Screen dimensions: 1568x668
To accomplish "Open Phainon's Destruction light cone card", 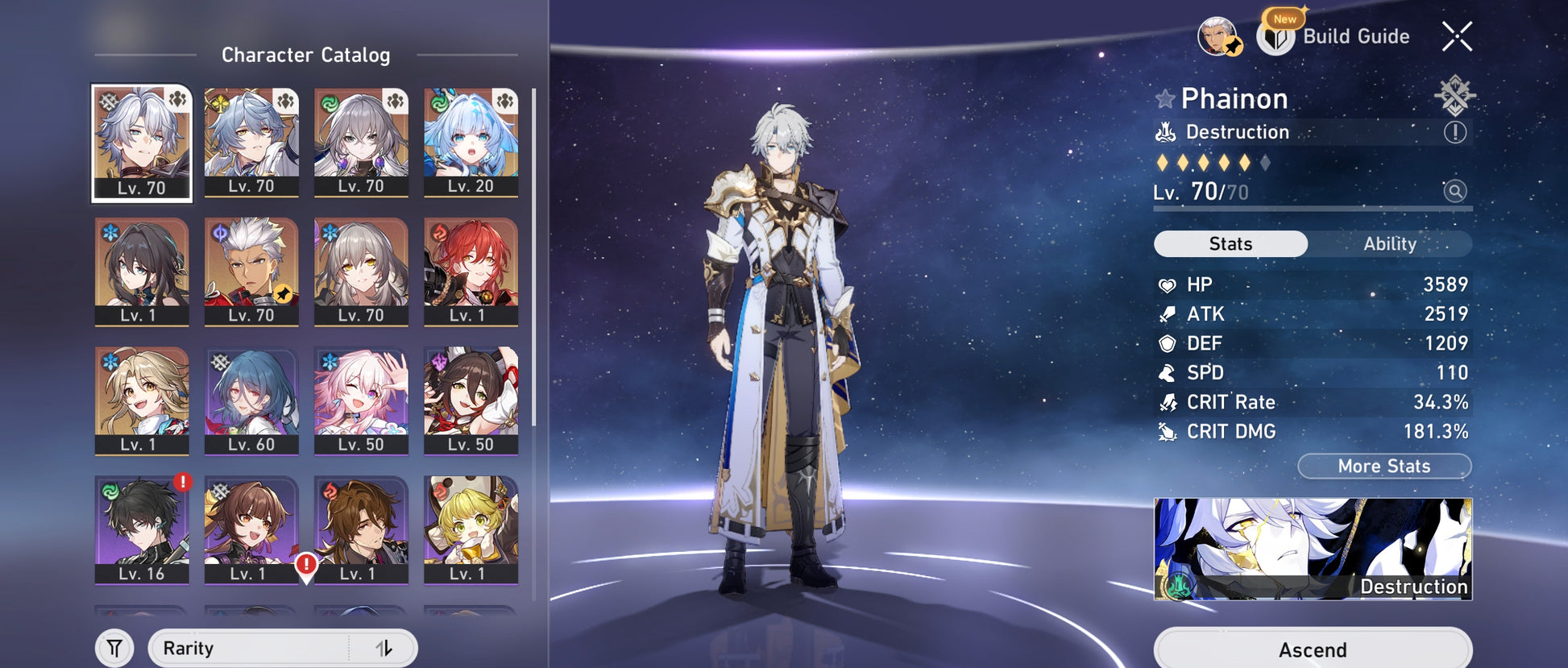I will click(1313, 549).
